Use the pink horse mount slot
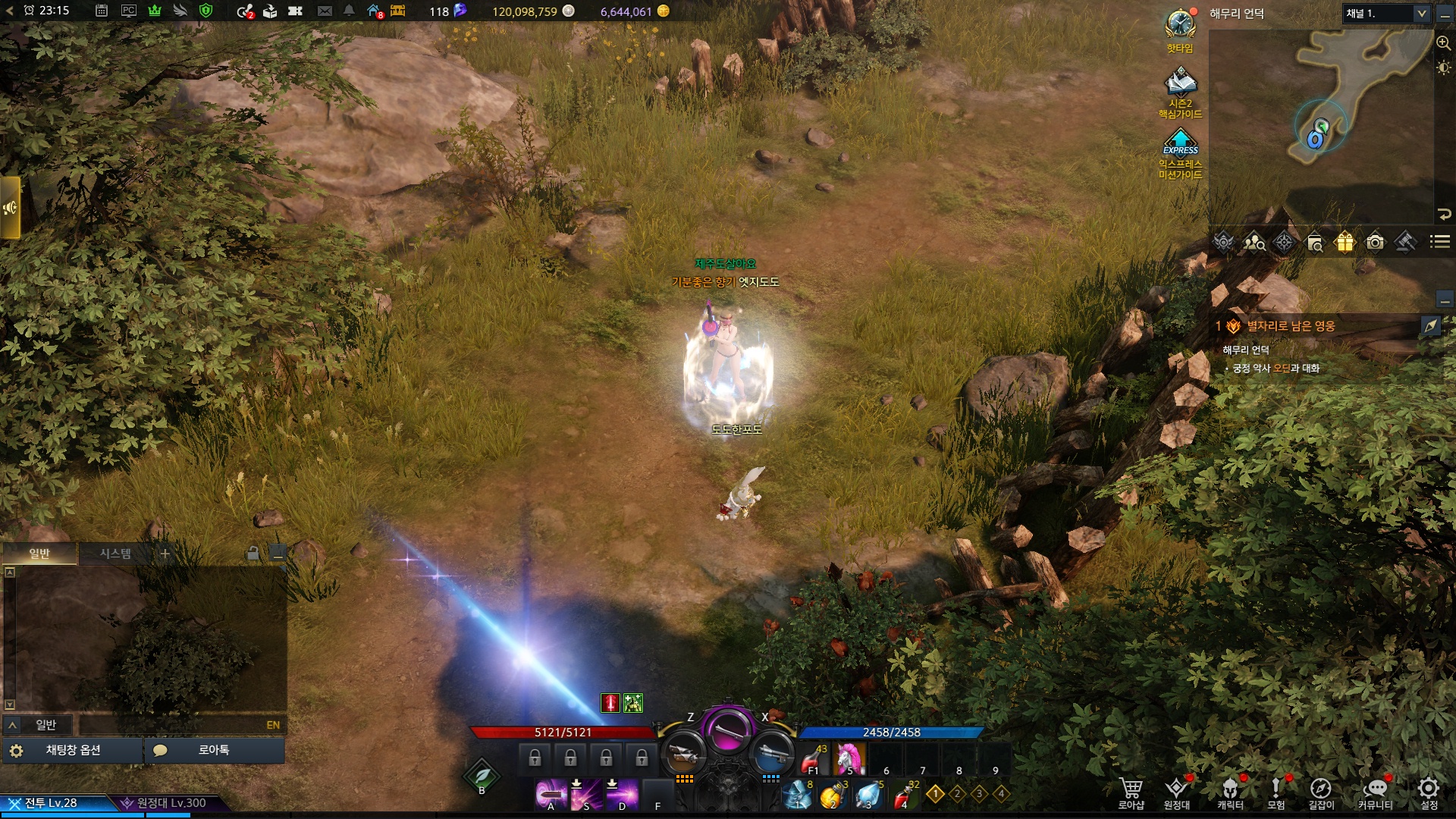 [849, 758]
